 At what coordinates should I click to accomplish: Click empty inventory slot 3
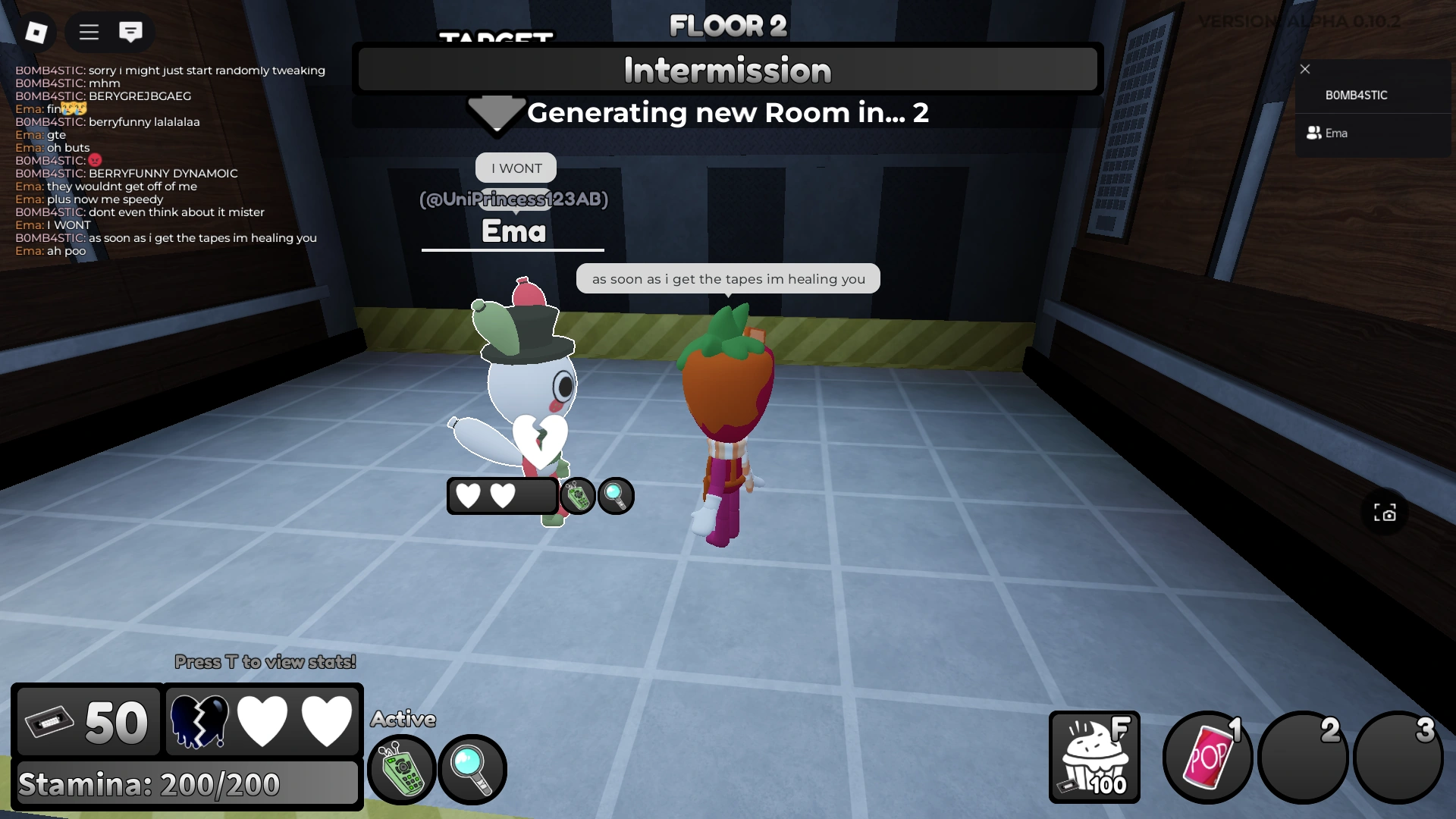(x=1399, y=757)
